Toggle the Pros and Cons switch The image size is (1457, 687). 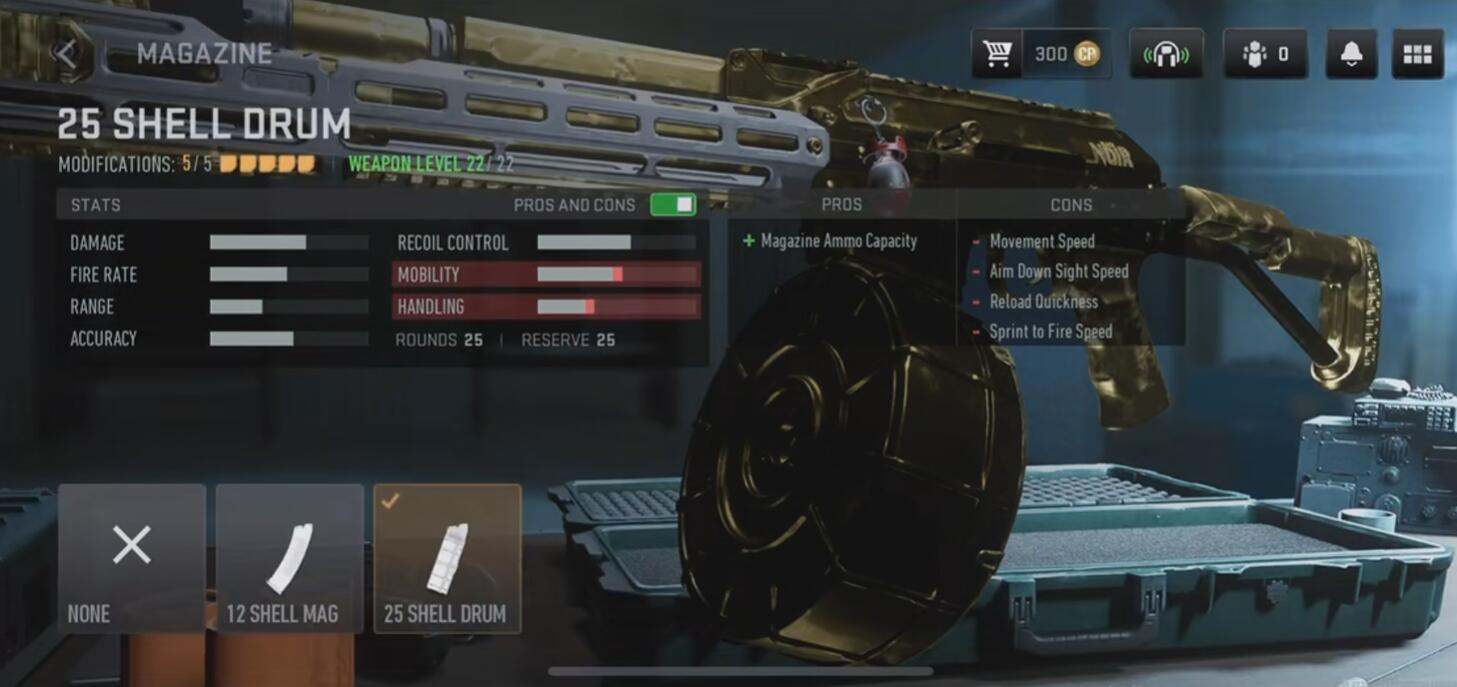click(673, 205)
